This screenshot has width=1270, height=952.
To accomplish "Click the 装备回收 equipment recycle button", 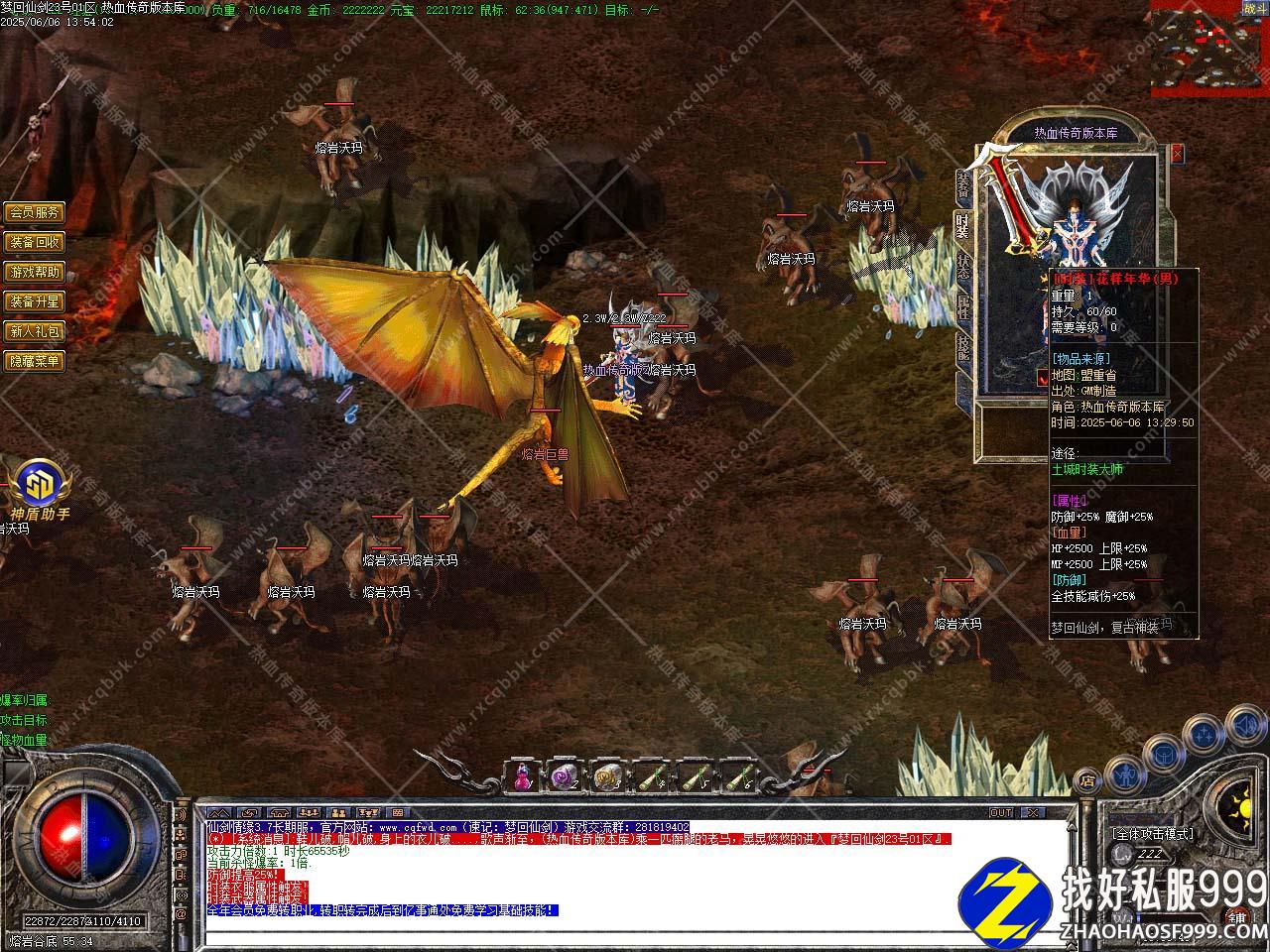I will [x=35, y=242].
